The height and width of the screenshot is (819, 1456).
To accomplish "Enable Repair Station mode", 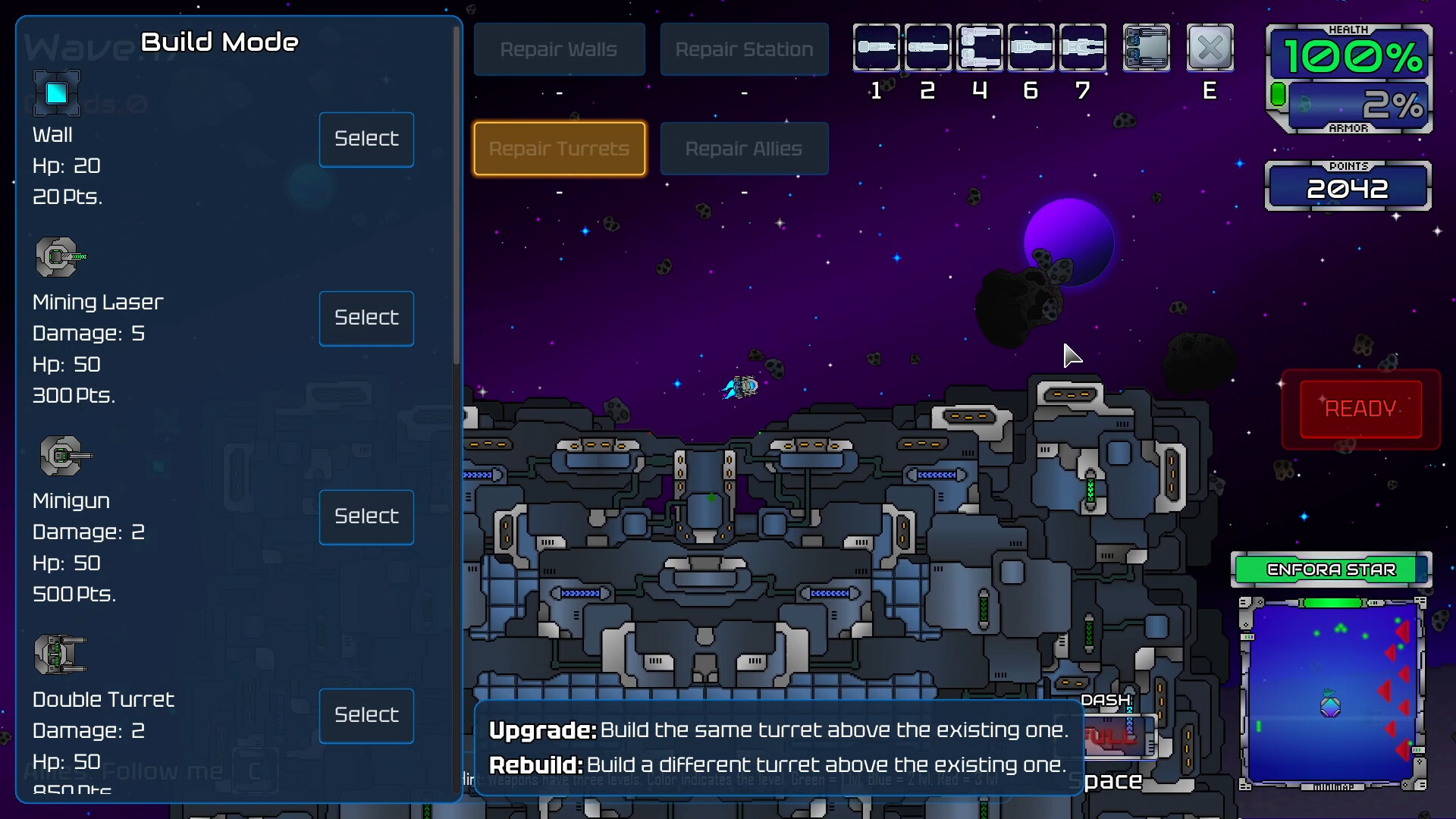I will coord(744,49).
